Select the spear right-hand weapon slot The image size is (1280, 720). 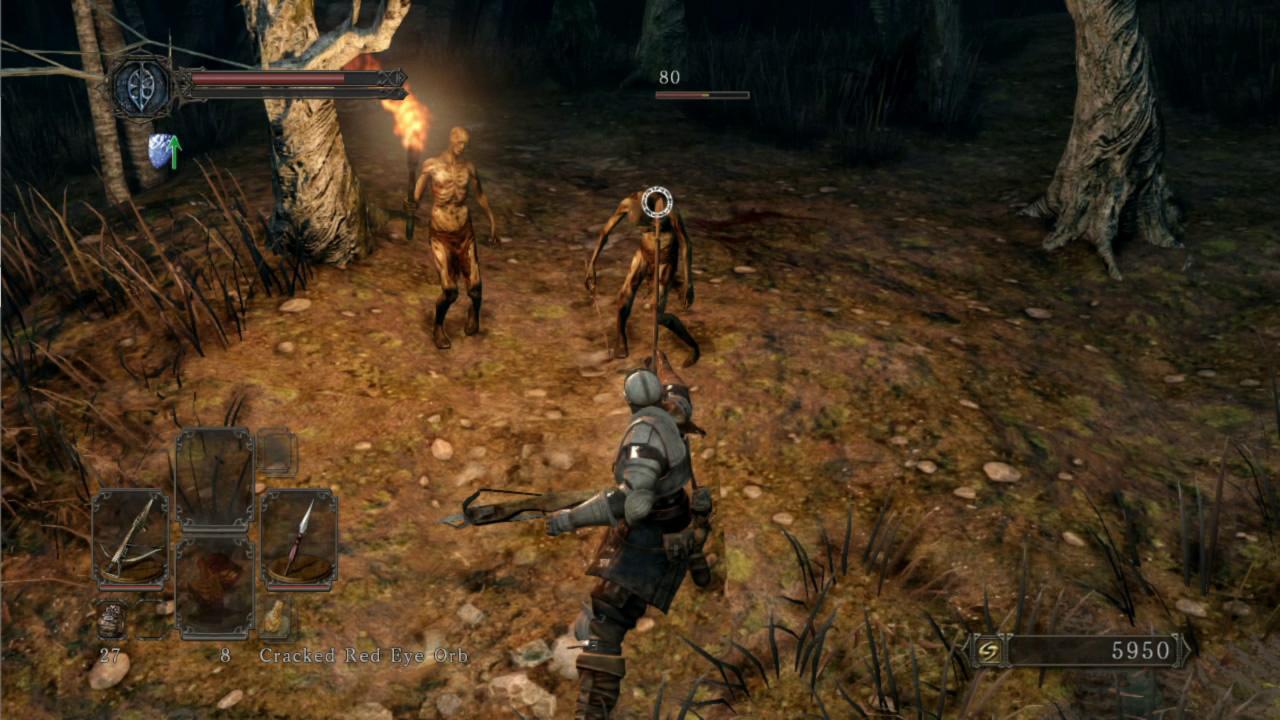pyautogui.click(x=299, y=540)
